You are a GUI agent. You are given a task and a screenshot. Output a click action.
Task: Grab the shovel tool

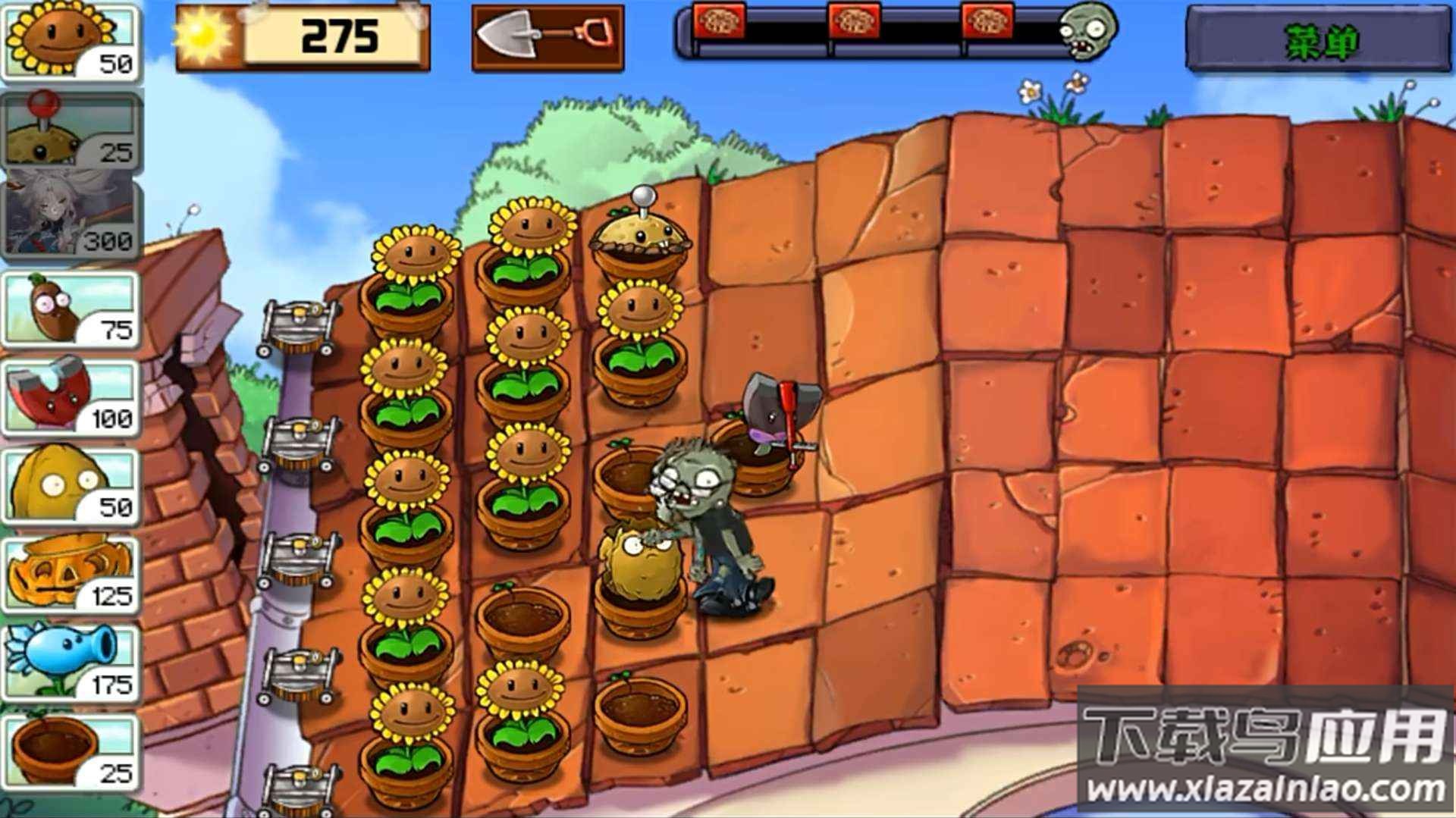tap(548, 38)
